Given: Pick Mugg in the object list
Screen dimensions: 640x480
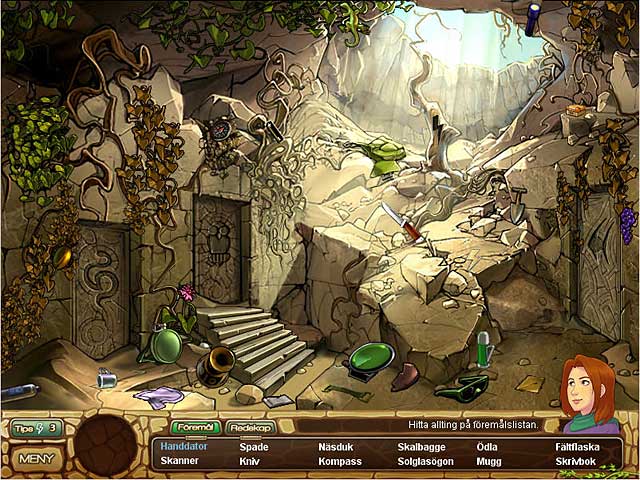Looking at the screenshot, I should coord(489,462).
